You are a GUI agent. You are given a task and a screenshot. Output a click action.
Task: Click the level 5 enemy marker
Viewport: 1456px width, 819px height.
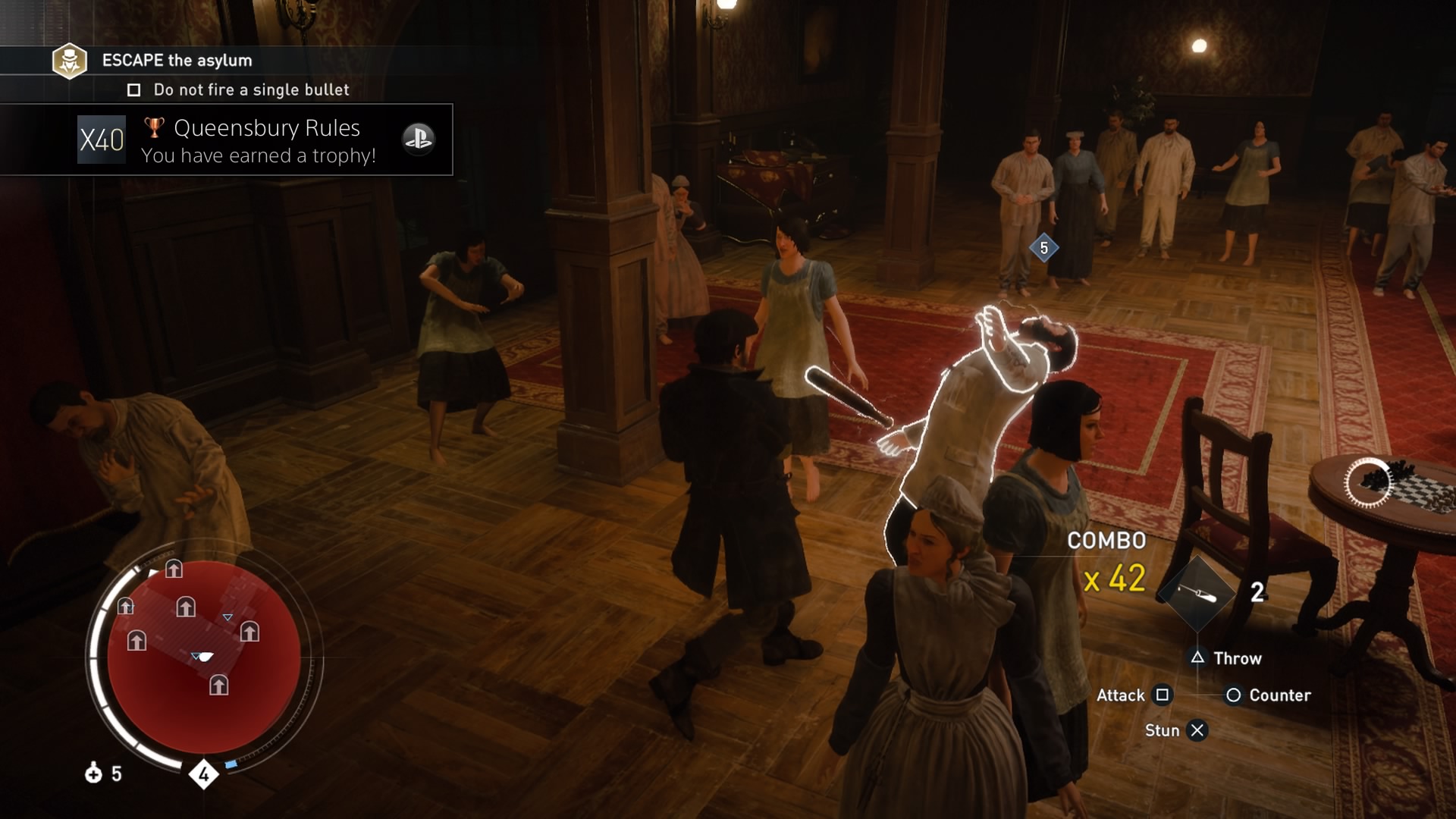point(1043,248)
